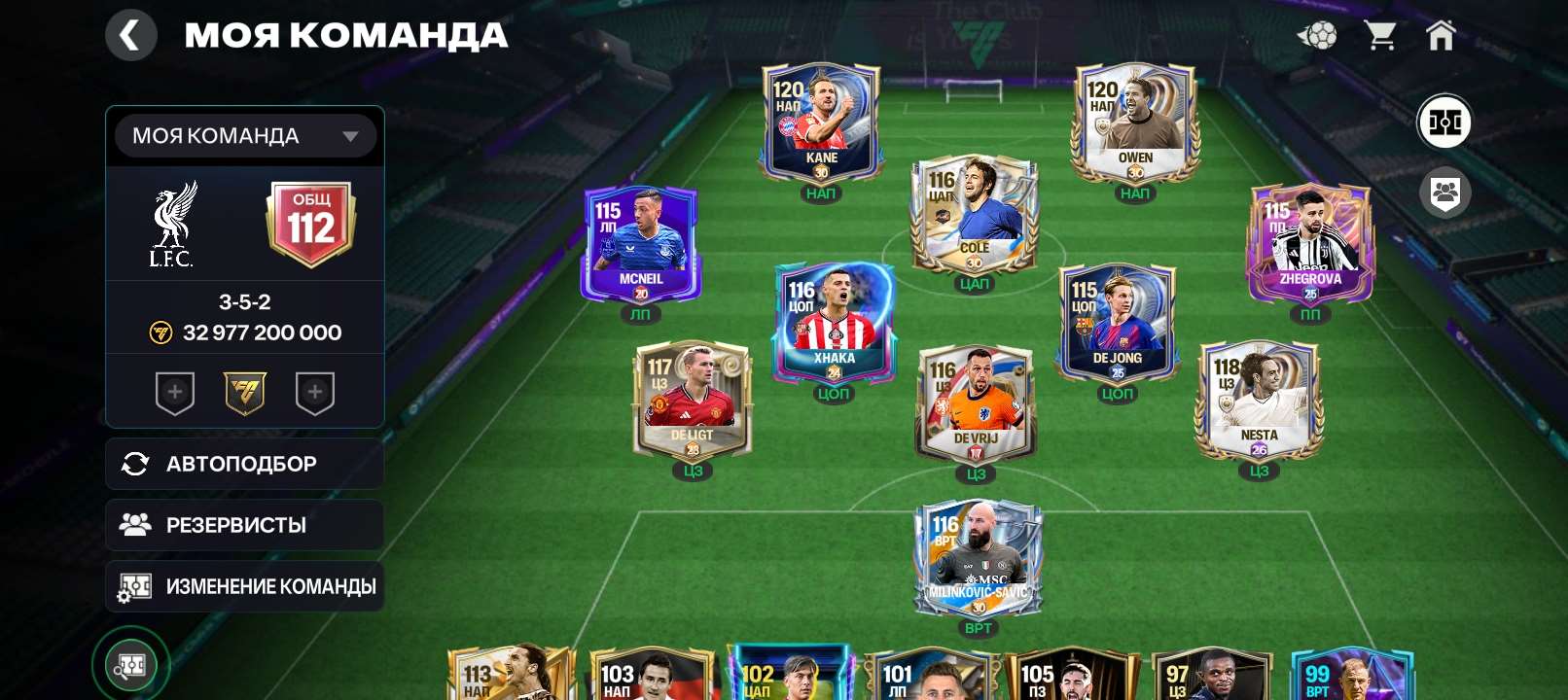
Task: Tap the back arrow next to МОЯ КОМАНДА
Action: coord(131,35)
